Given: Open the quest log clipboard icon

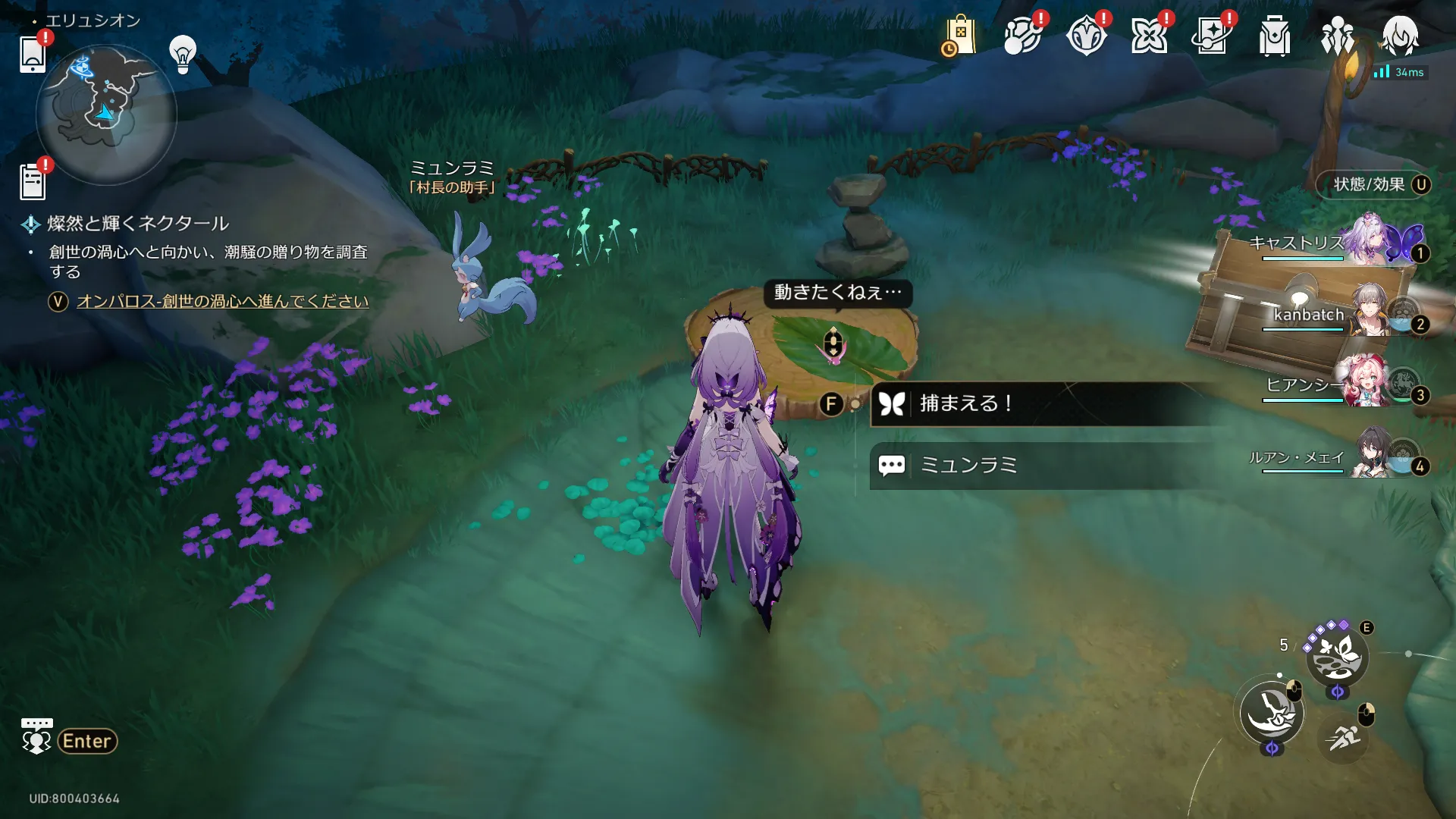Looking at the screenshot, I should 33,182.
